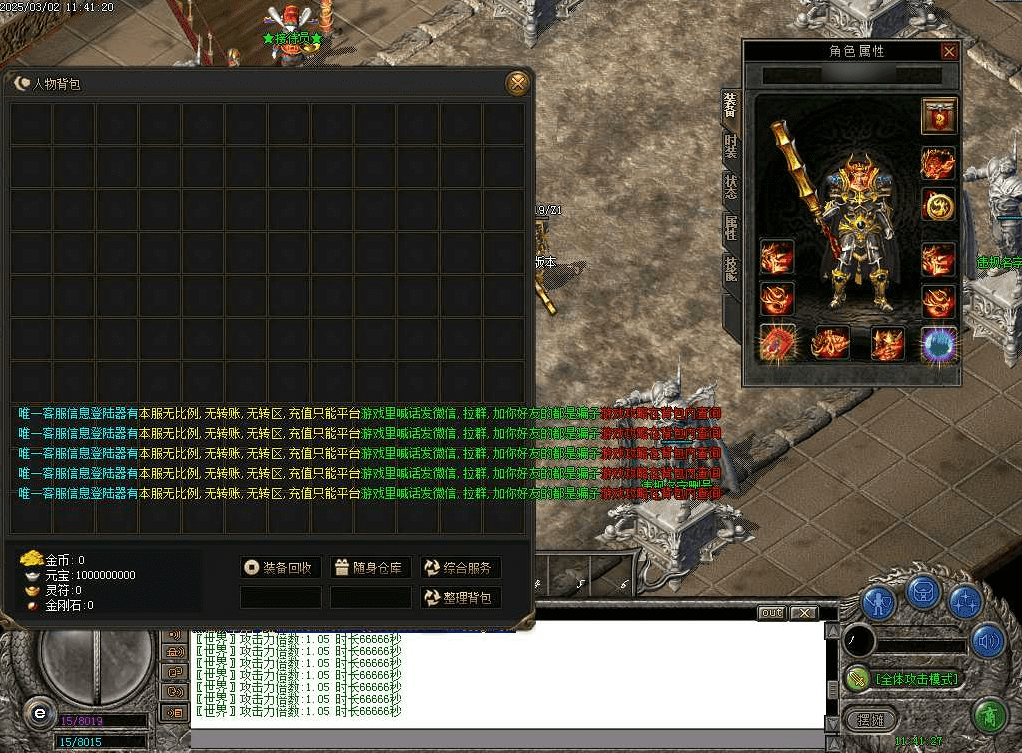Select the 装备 equipment tab
This screenshot has height=753, width=1022.
pyautogui.click(x=731, y=106)
